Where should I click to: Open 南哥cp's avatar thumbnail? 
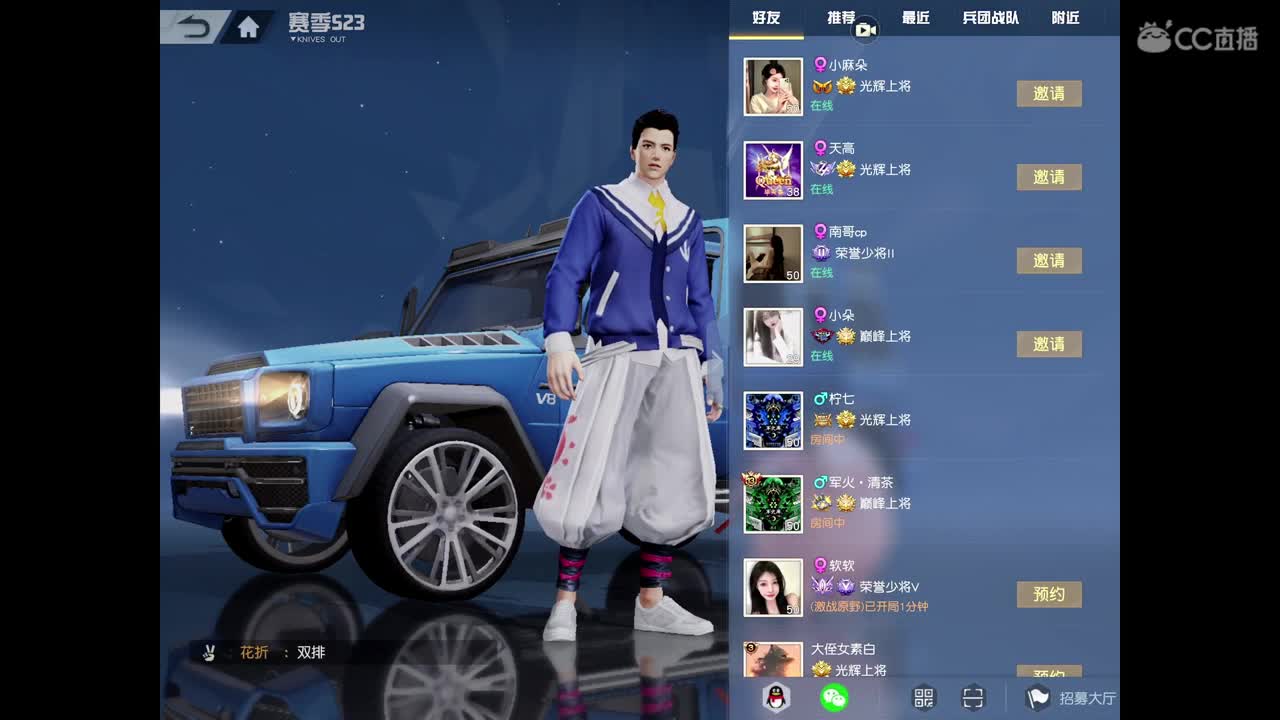(x=773, y=253)
